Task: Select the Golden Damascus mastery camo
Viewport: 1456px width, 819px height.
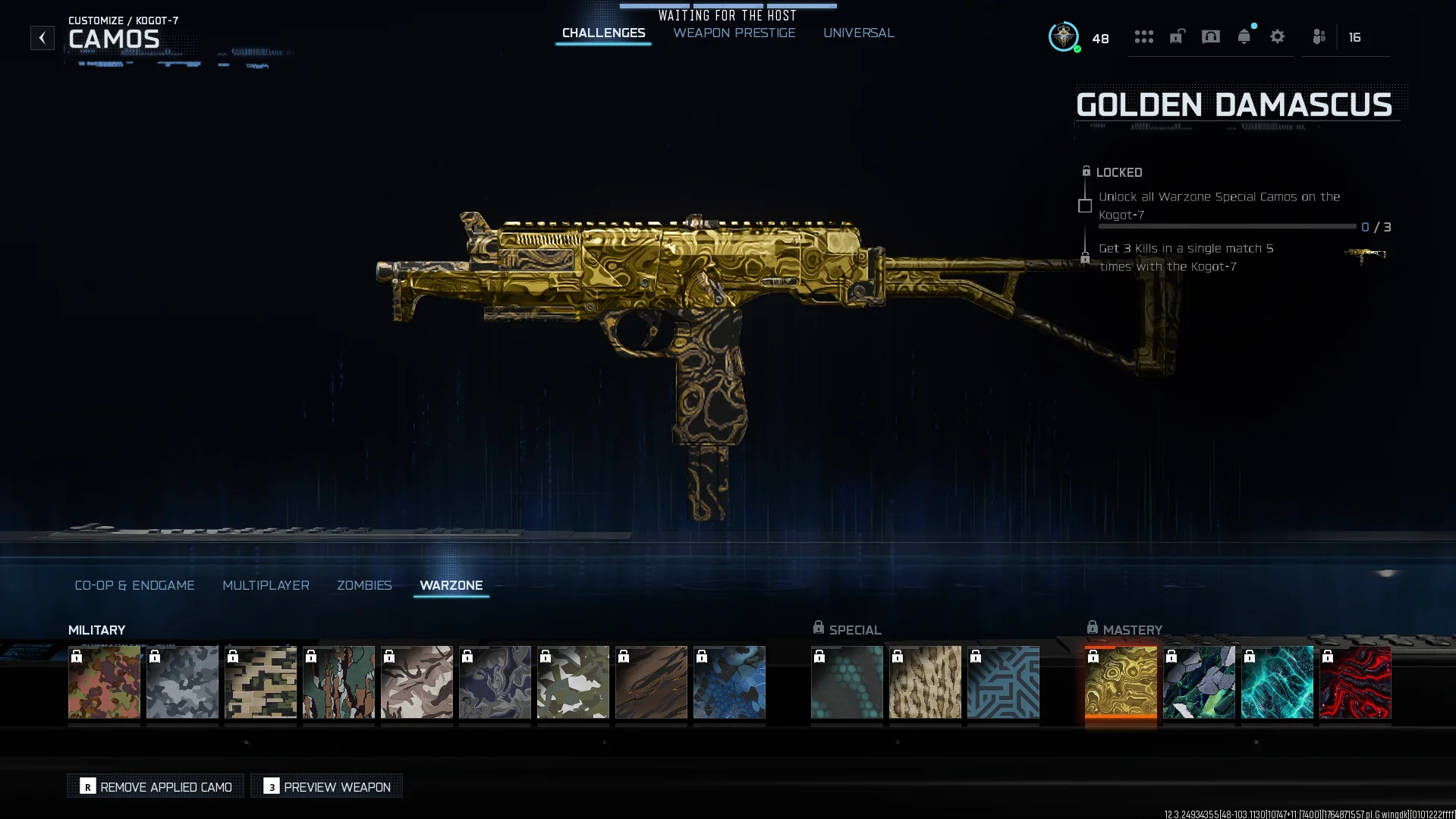Action: point(1121,682)
